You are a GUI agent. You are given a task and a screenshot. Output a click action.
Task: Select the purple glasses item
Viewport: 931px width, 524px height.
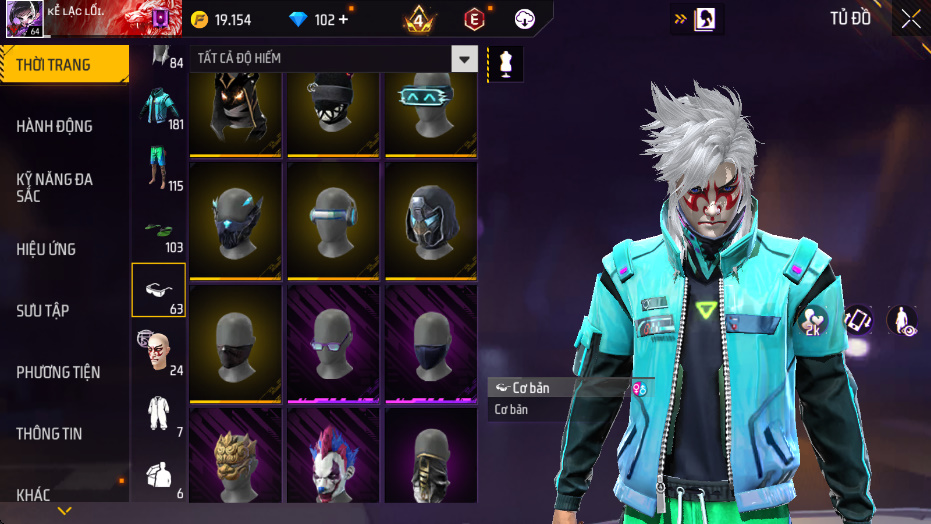click(333, 344)
